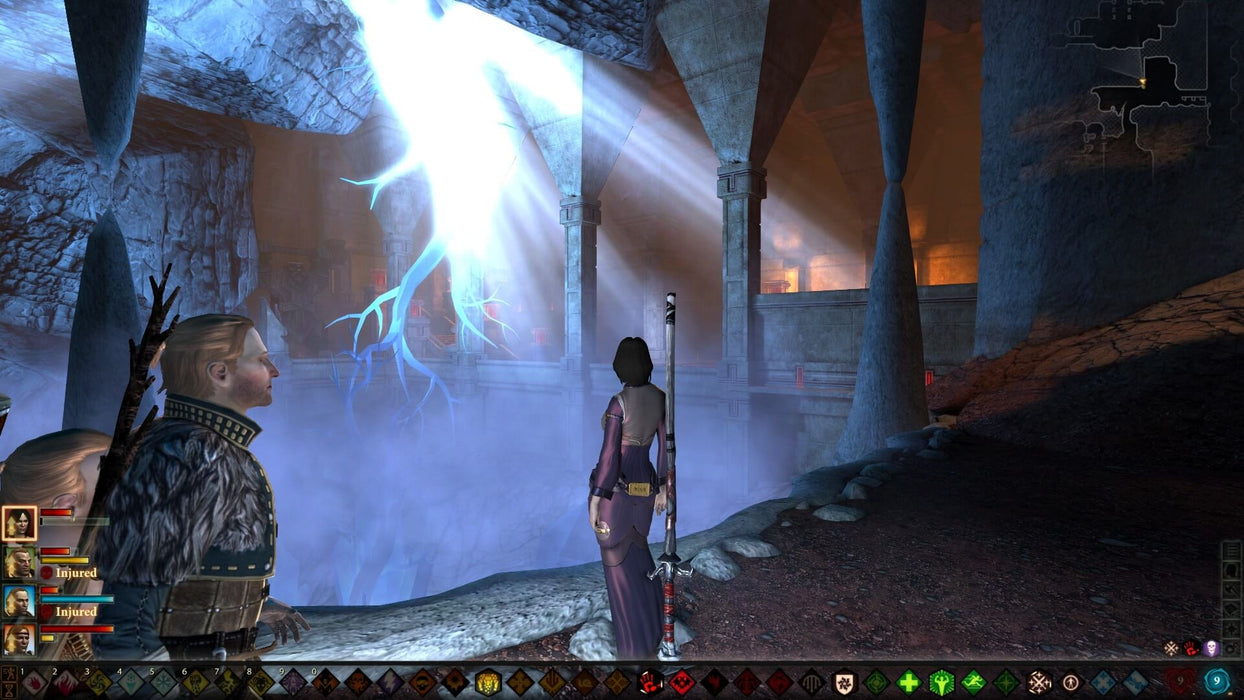The image size is (1244, 700).
Task: Activate the glowing yellow hexagon ability
Action: tap(487, 682)
